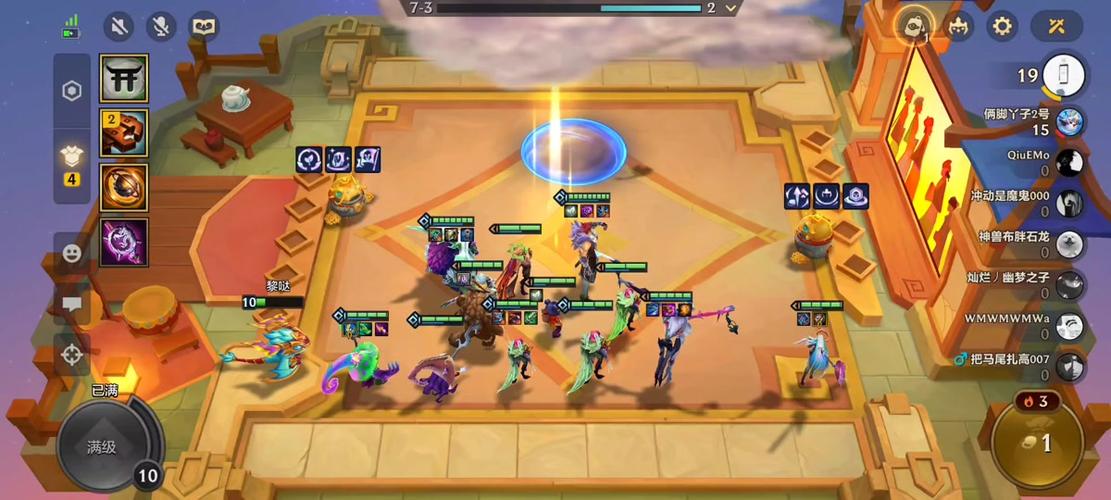Open the guide book icon
The image size is (1111, 500).
point(204,27)
